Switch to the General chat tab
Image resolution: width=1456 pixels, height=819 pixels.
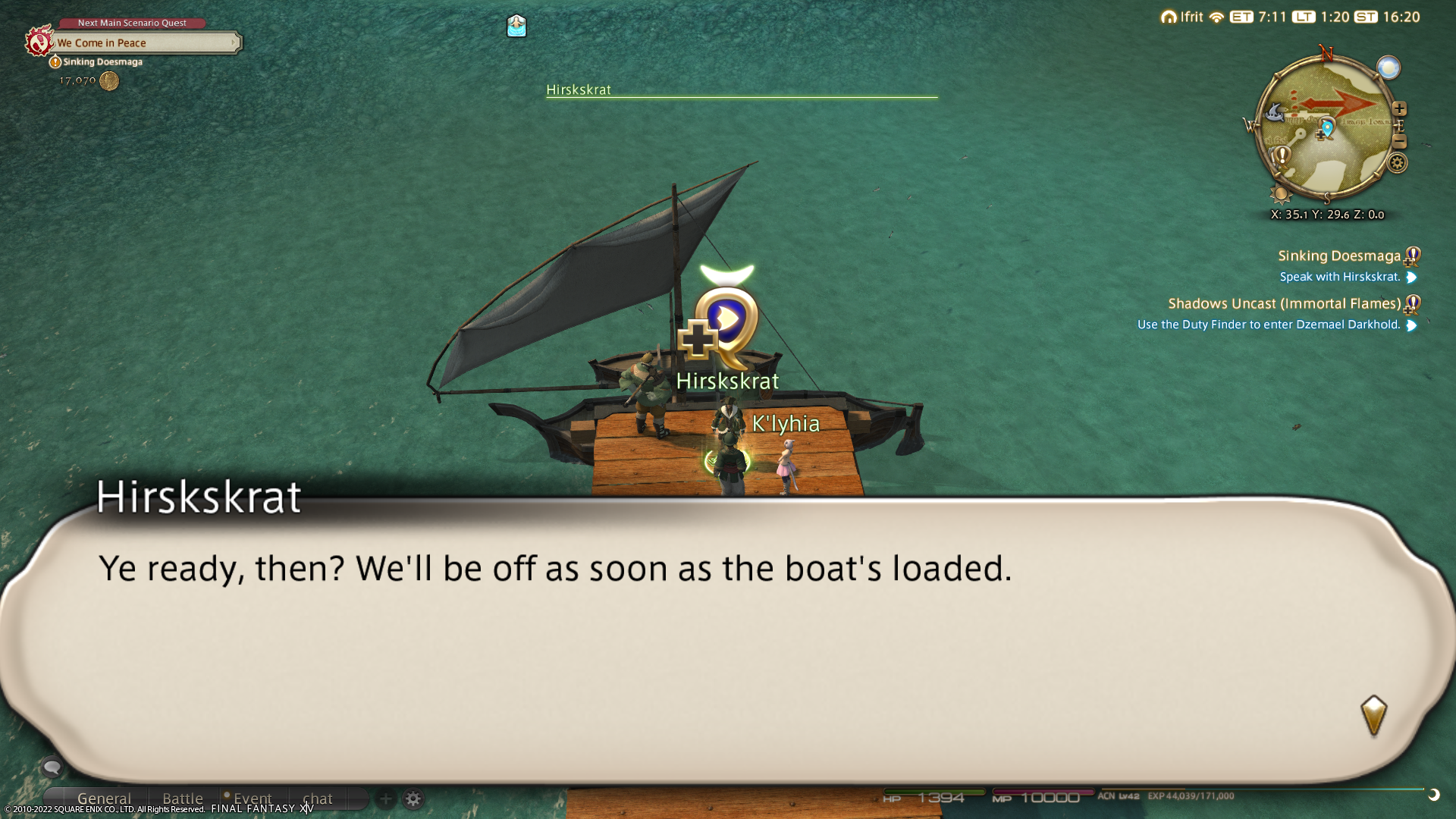104,799
